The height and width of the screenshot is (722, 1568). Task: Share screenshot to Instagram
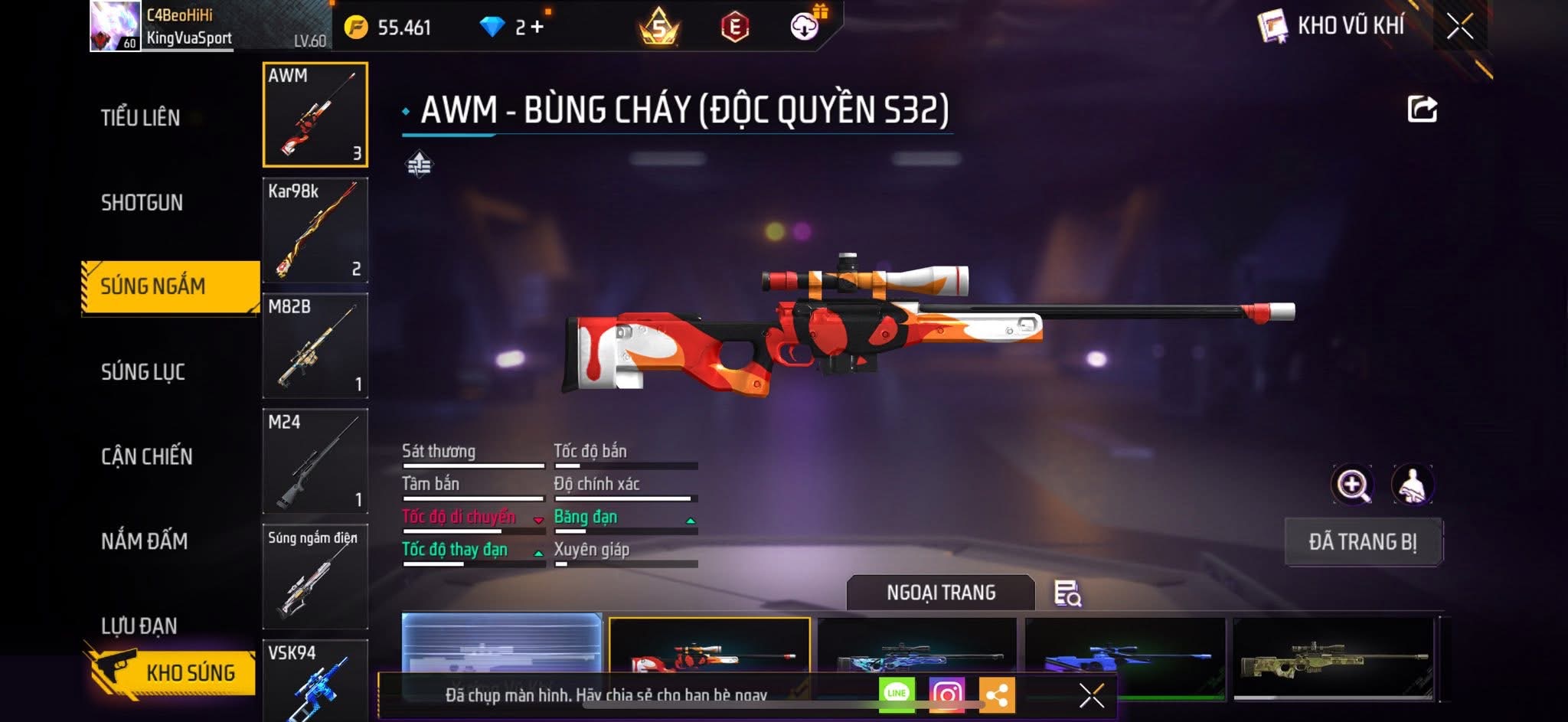coord(946,694)
